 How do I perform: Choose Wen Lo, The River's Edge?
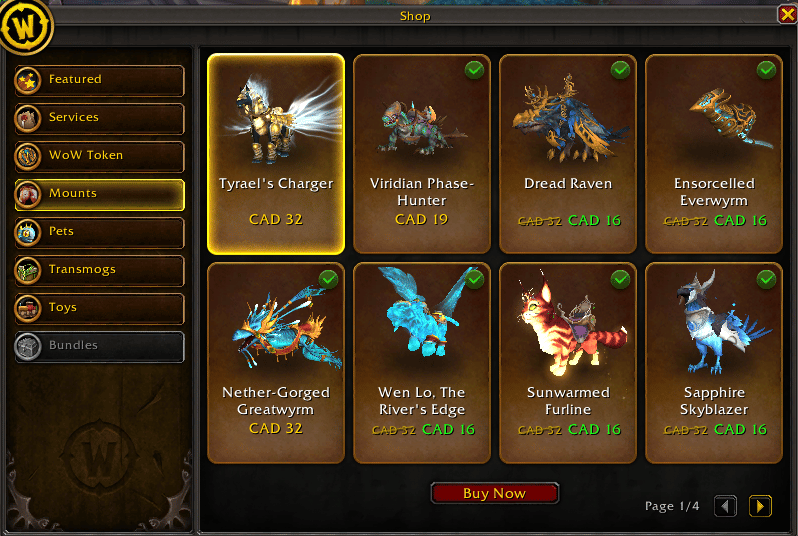(x=421, y=362)
